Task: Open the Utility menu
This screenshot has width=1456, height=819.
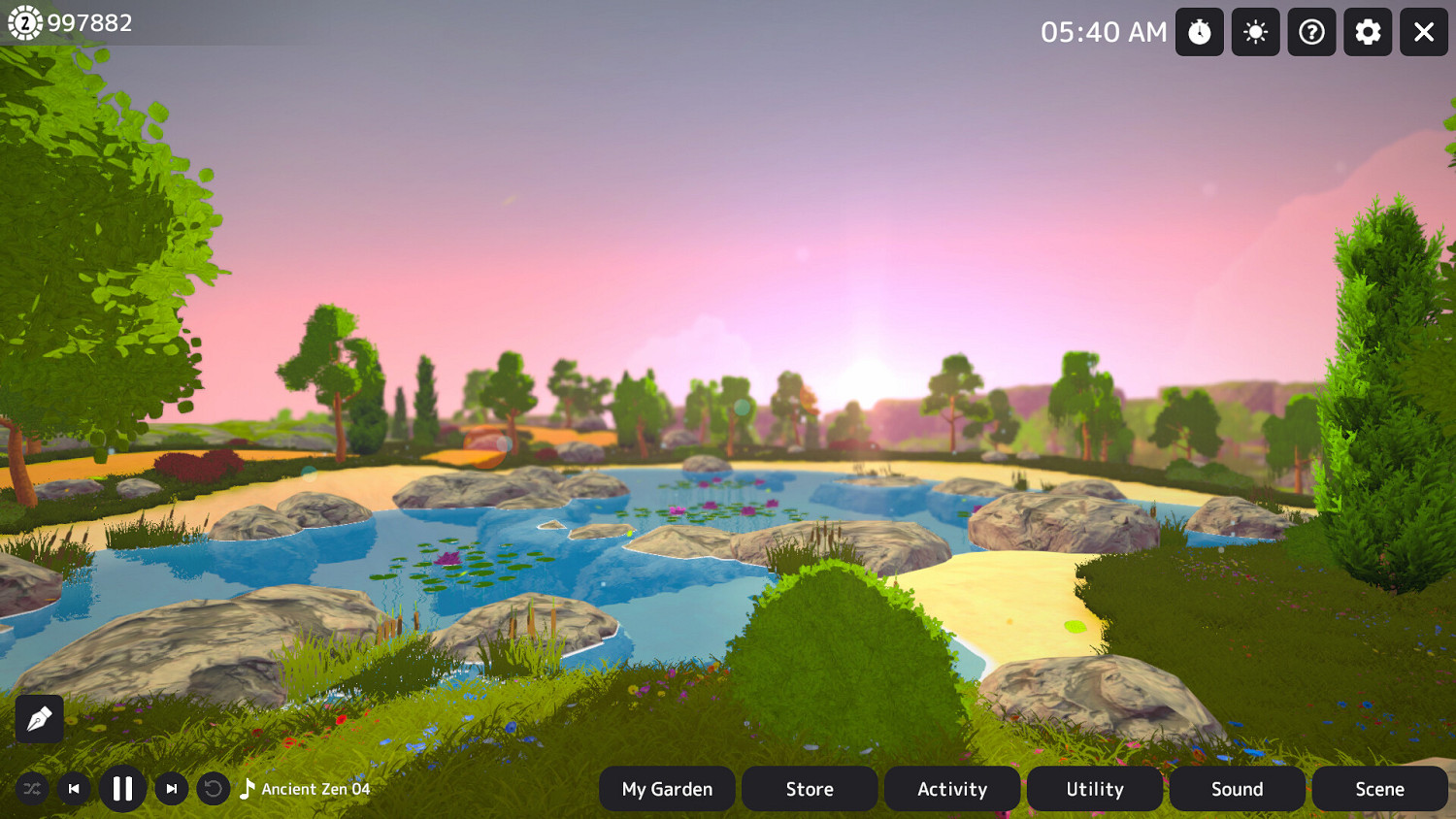Action: [1095, 789]
